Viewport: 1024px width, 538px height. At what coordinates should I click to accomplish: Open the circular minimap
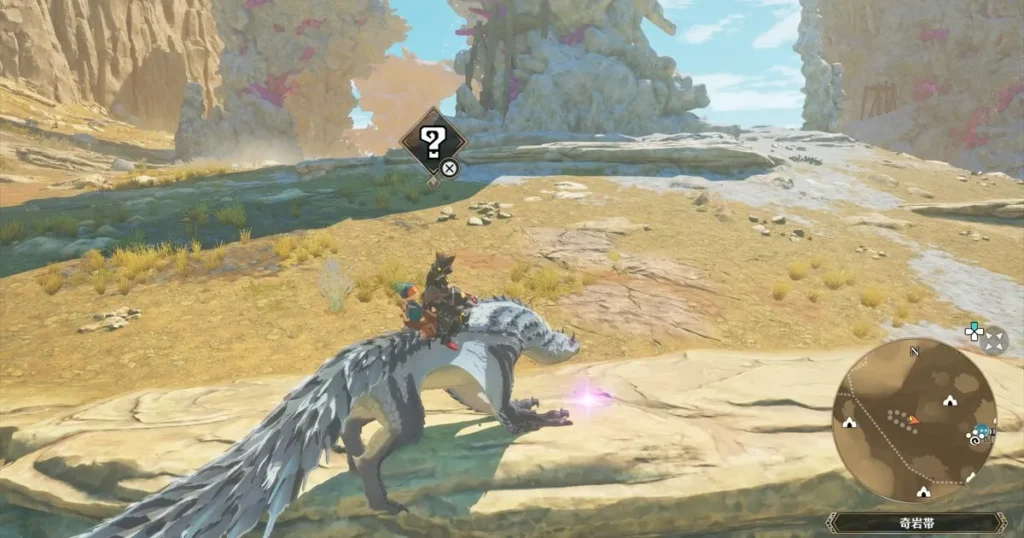click(x=913, y=419)
